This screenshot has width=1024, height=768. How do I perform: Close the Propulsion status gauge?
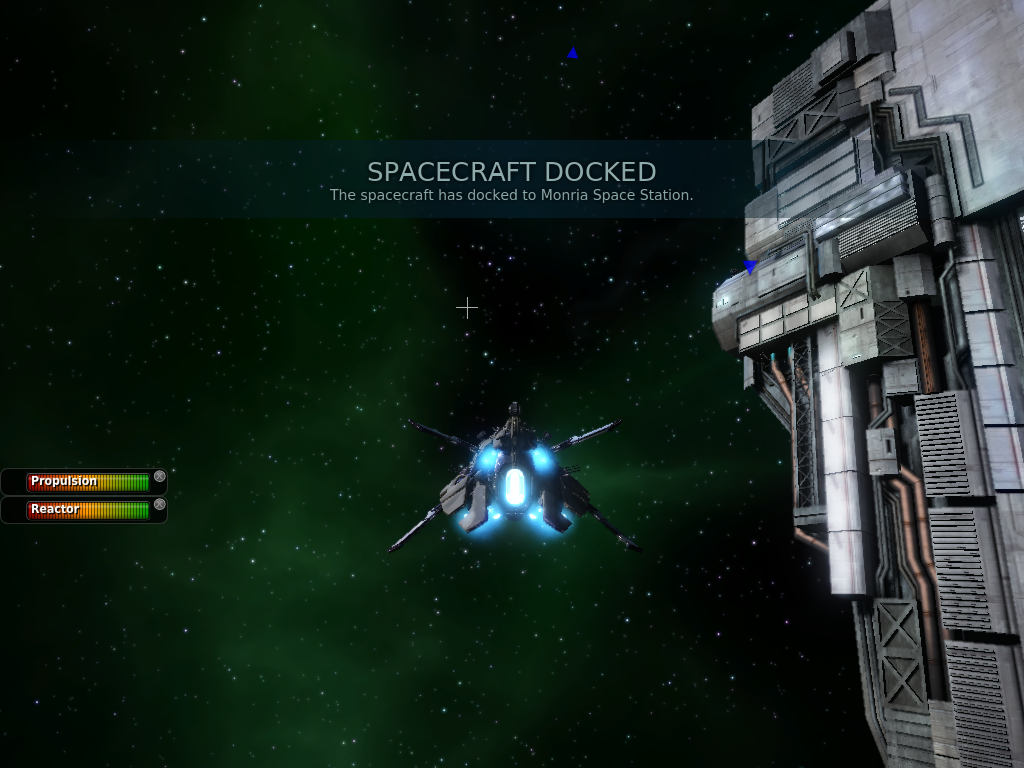(x=160, y=477)
